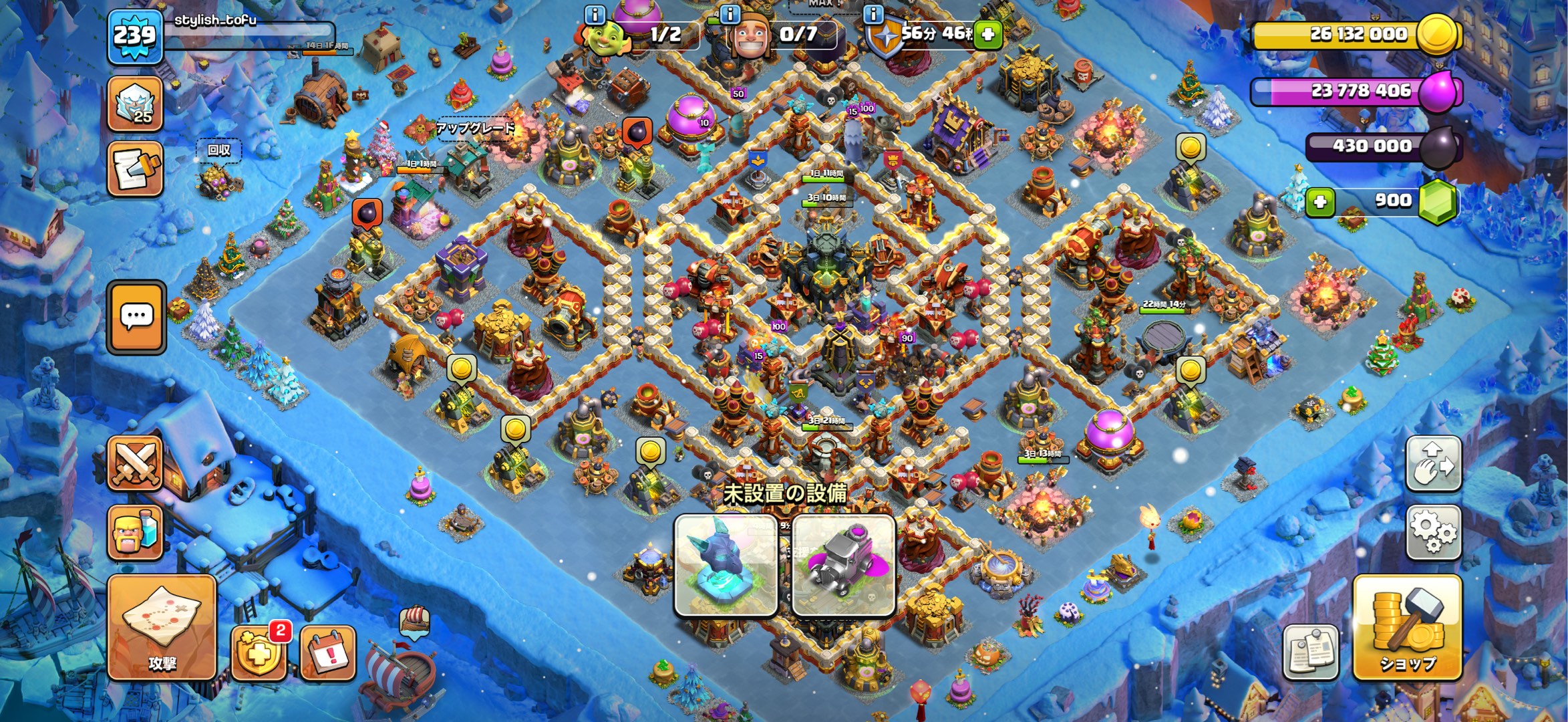
Task: Select the unplaced dragon statue item
Action: (726, 565)
